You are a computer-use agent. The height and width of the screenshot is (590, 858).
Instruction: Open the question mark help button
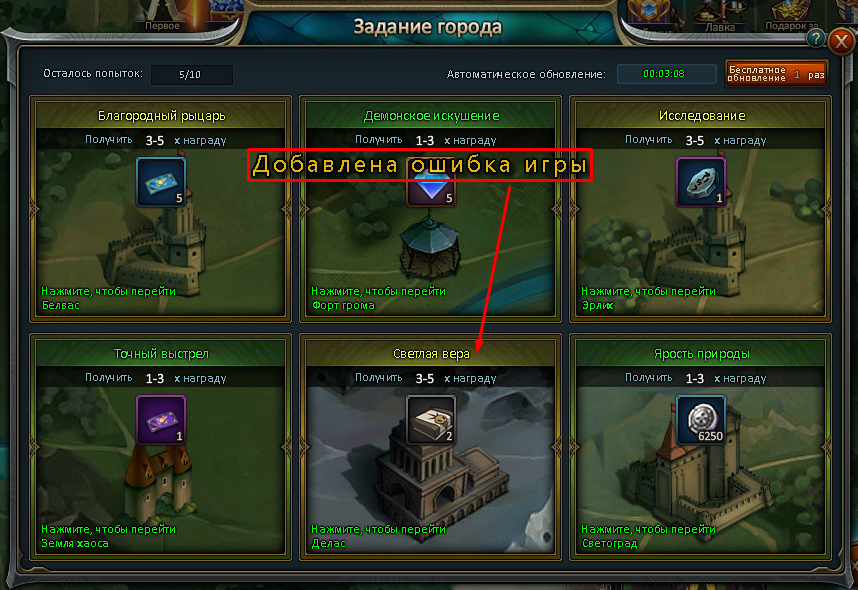817,38
